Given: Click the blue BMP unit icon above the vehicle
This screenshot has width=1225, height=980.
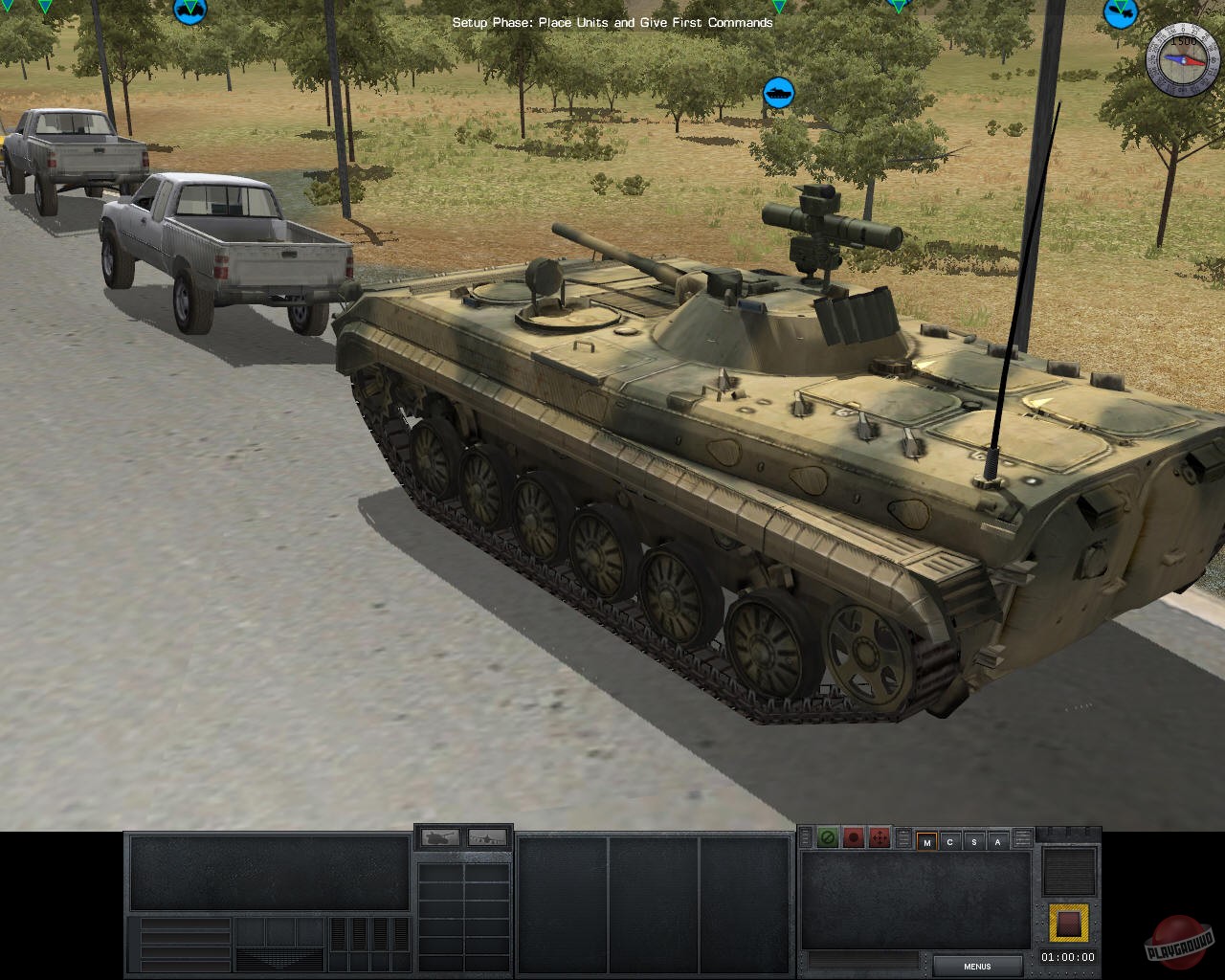Looking at the screenshot, I should point(777,94).
